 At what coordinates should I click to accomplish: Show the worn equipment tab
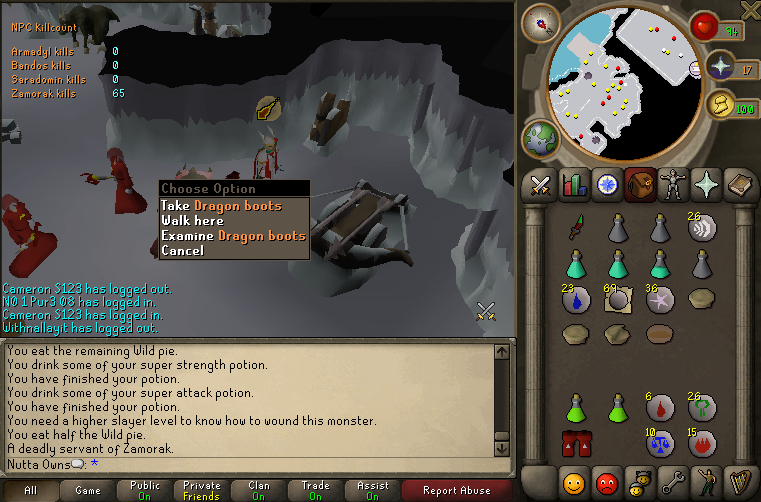(x=672, y=185)
